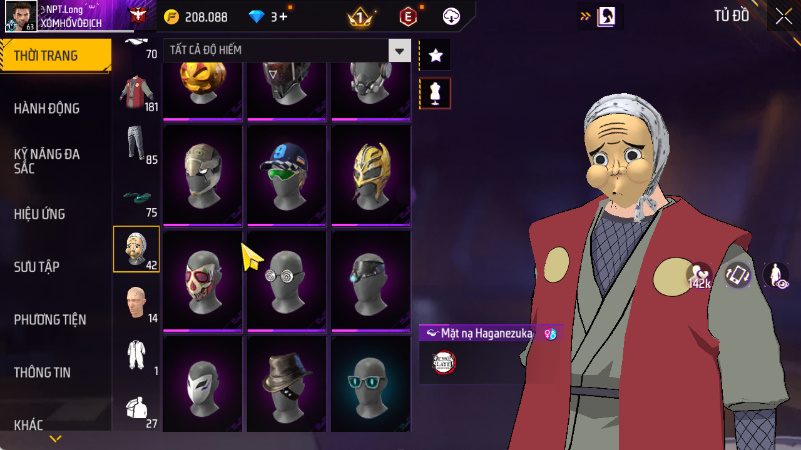This screenshot has width=801, height=450.
Task: Switch to the bald head face category
Action: [x=135, y=303]
